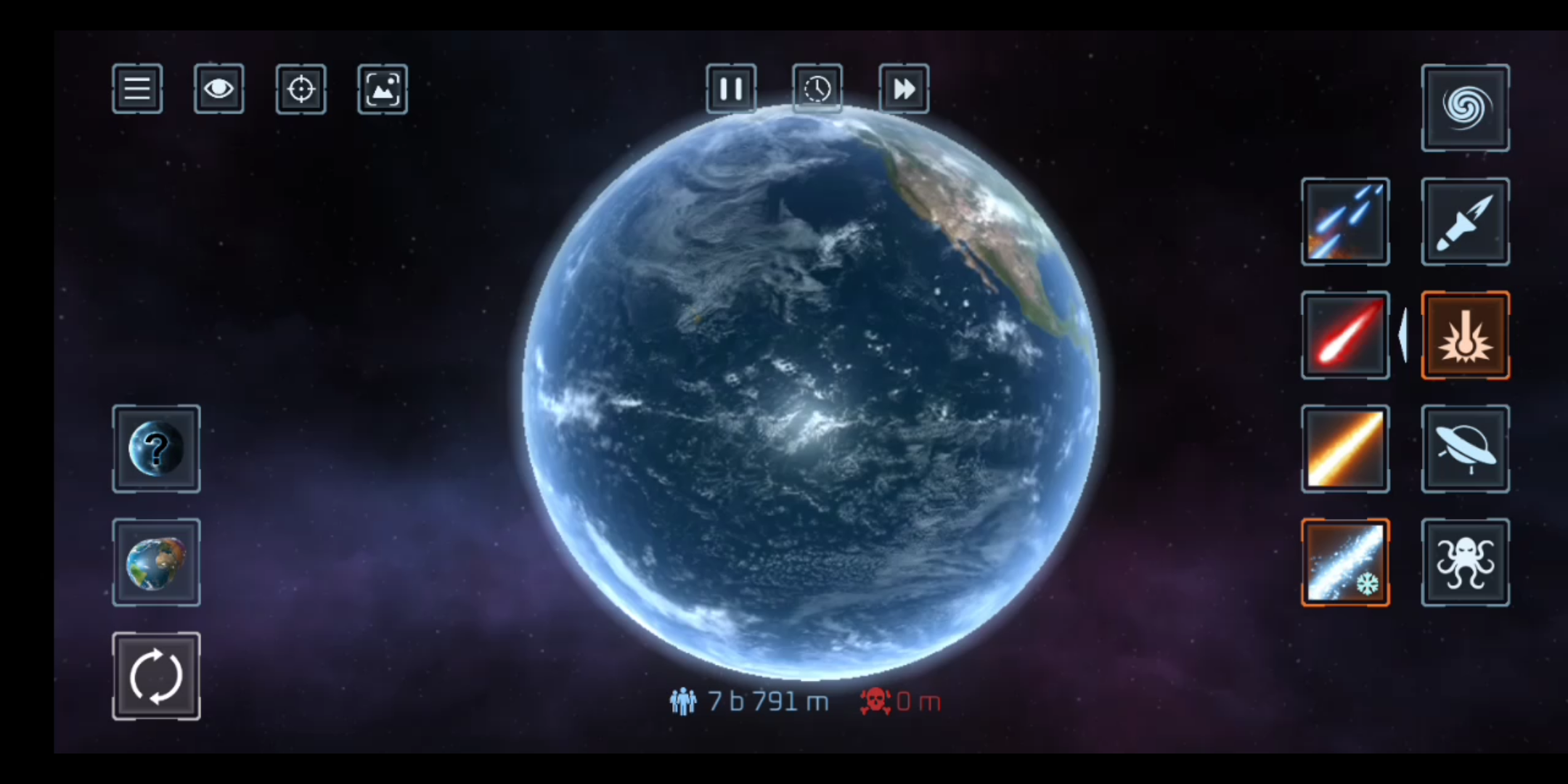
Task: Summon the giant monster weapon
Action: [1465, 563]
